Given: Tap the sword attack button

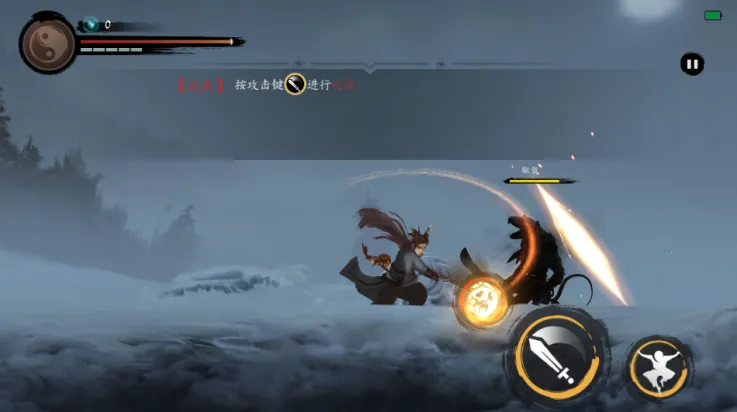Looking at the screenshot, I should (x=560, y=355).
